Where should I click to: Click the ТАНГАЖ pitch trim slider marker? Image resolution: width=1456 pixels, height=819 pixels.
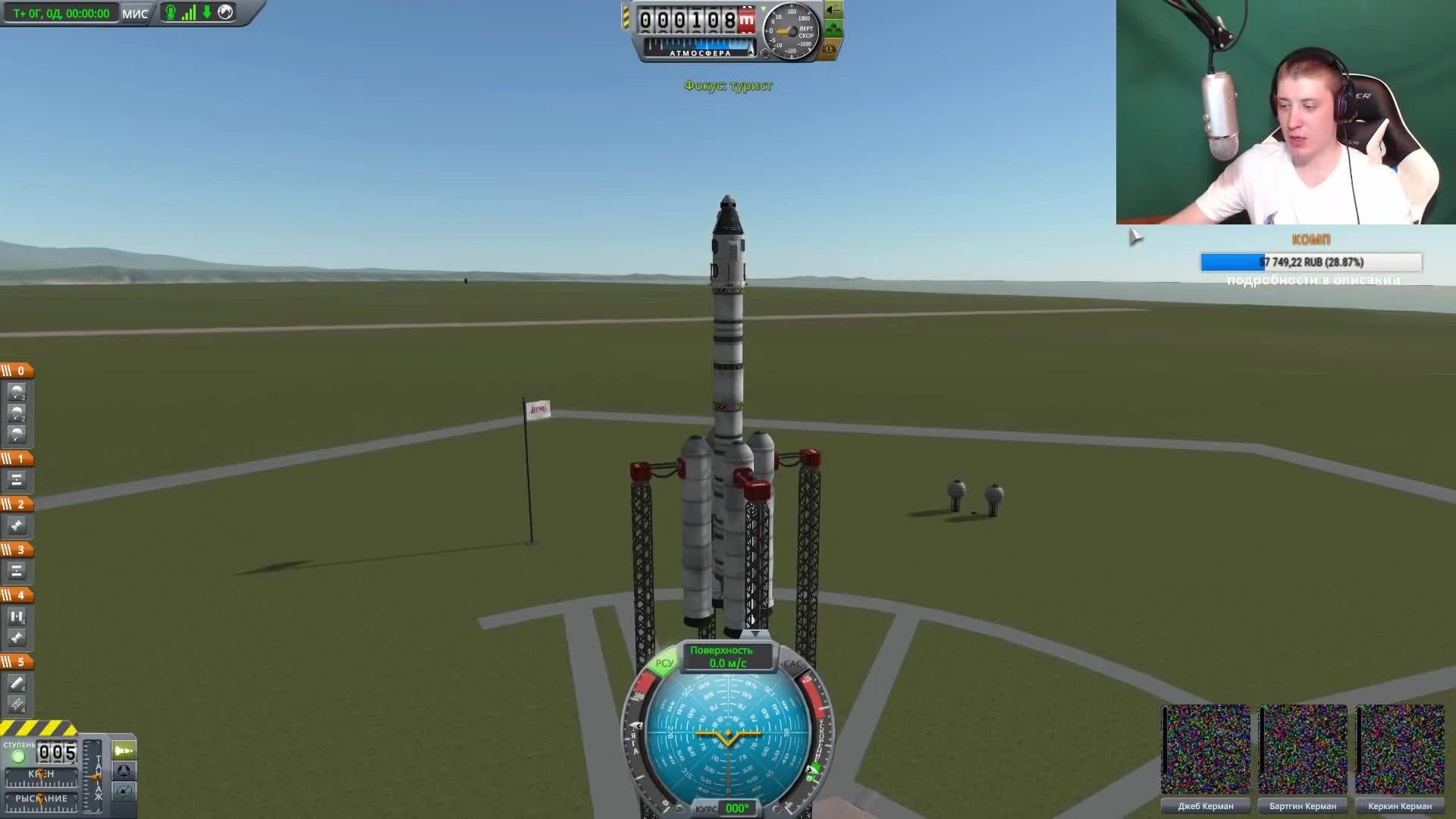click(96, 779)
